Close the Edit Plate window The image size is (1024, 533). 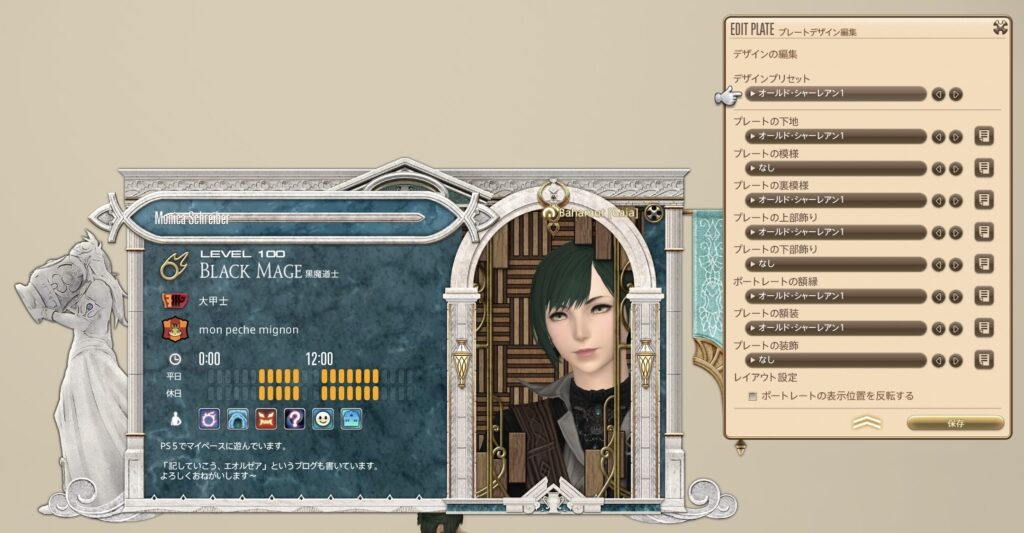tap(999, 28)
